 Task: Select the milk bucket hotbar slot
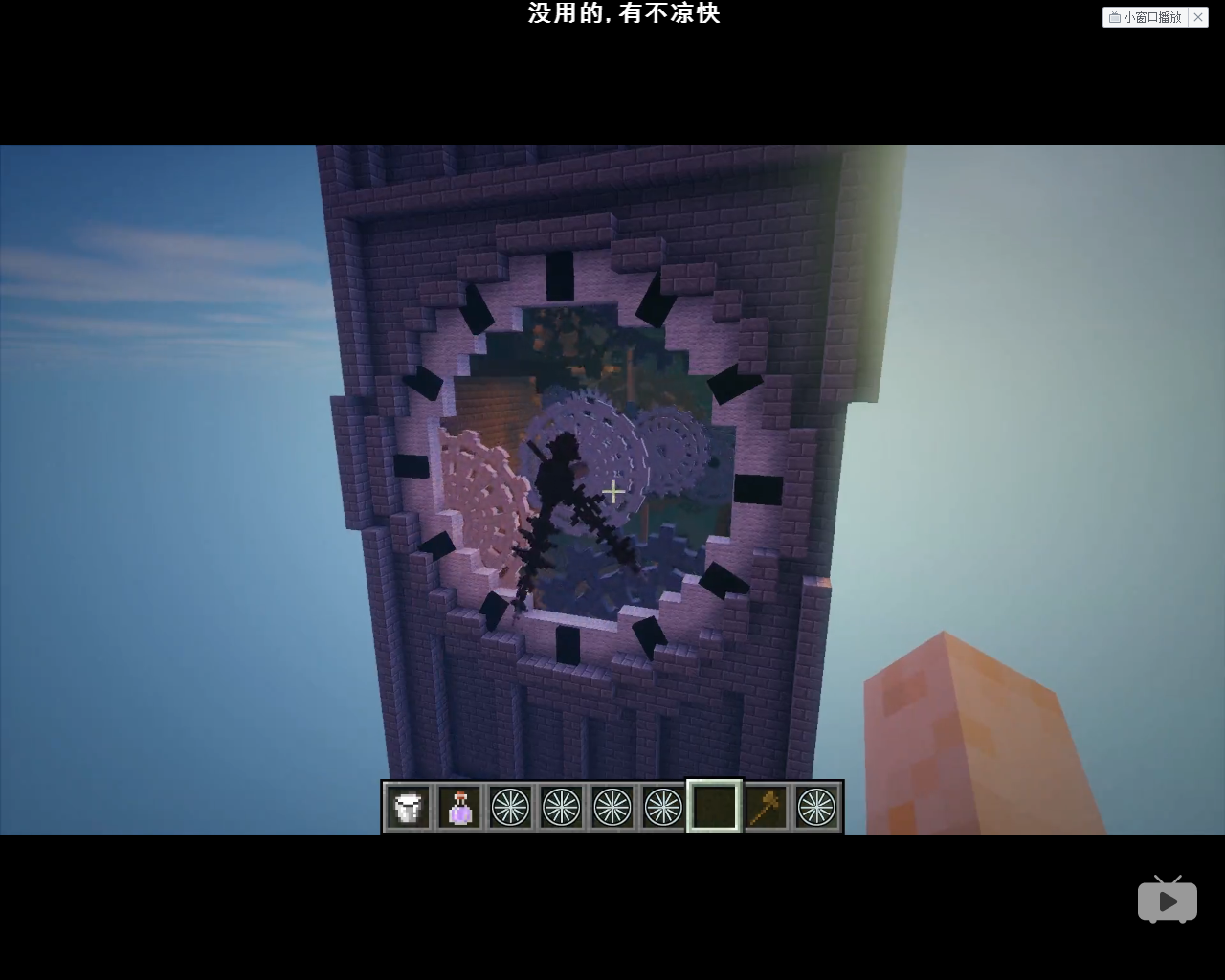(x=409, y=808)
